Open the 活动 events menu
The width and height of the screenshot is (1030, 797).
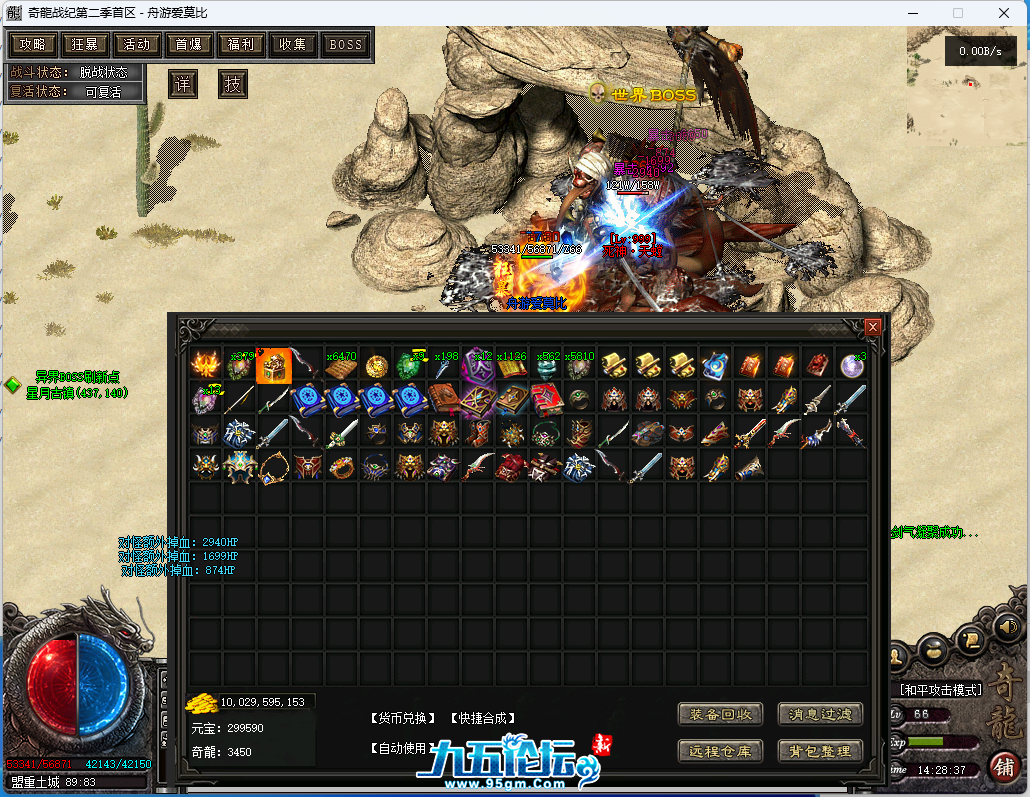137,44
